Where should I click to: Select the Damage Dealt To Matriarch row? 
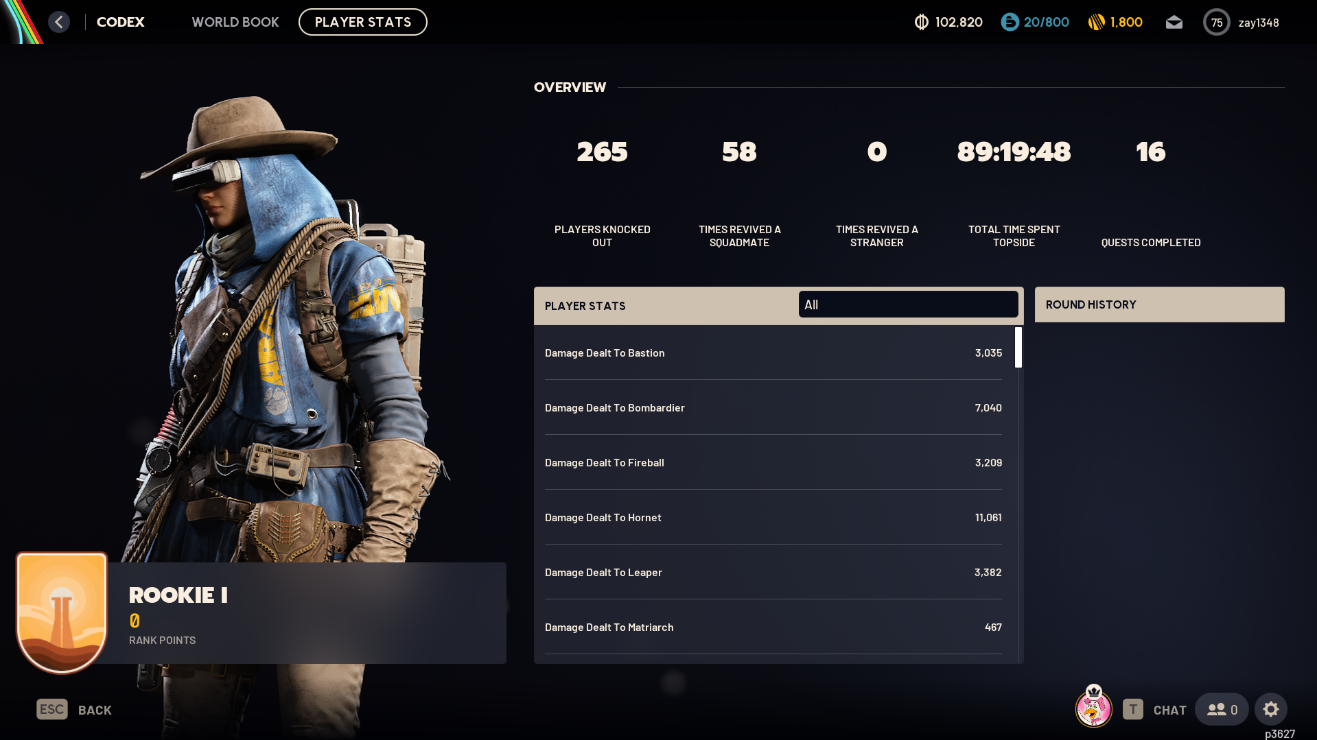coord(773,628)
